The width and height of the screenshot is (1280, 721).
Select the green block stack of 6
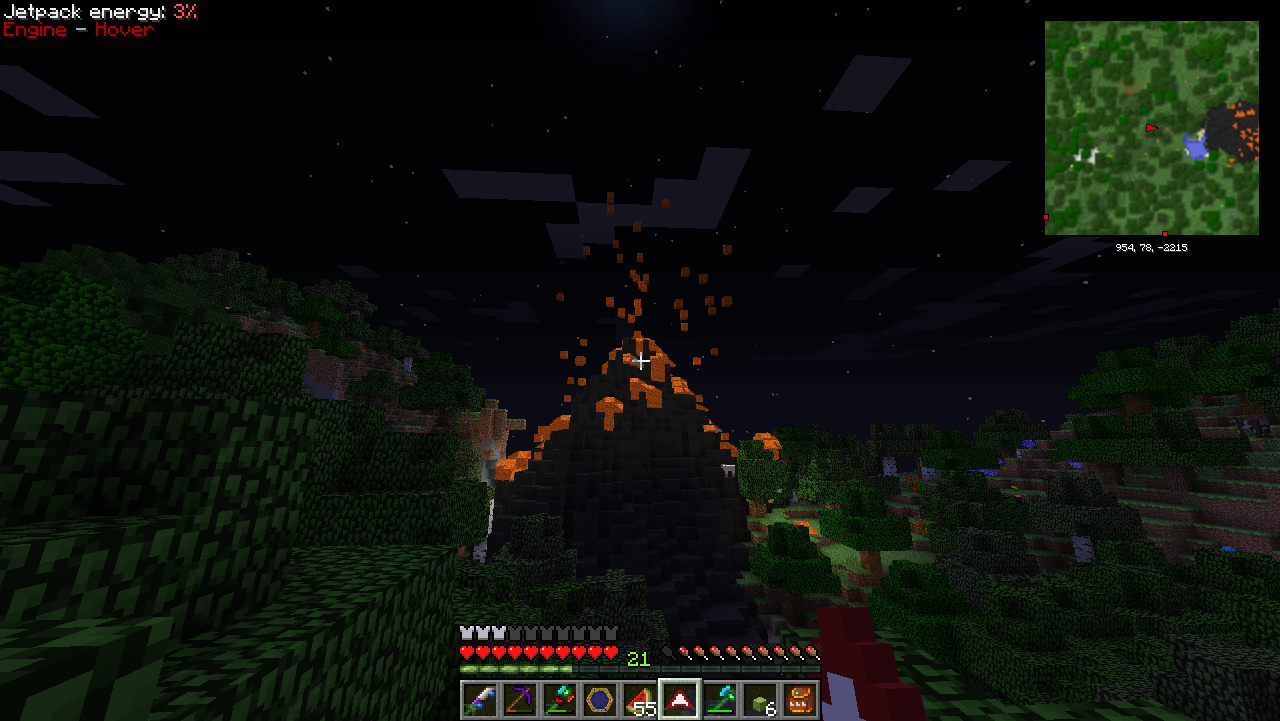coord(760,699)
